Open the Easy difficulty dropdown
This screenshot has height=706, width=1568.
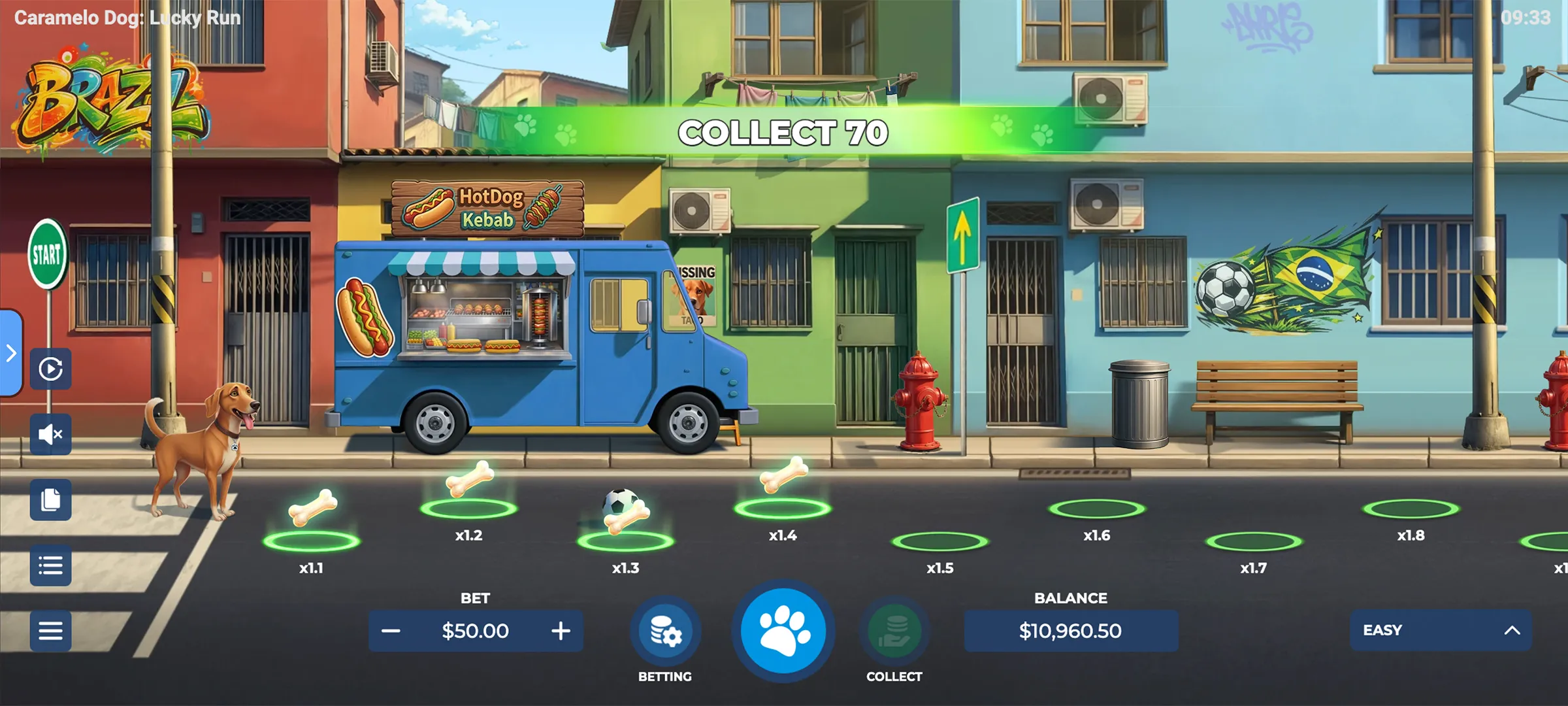1440,630
